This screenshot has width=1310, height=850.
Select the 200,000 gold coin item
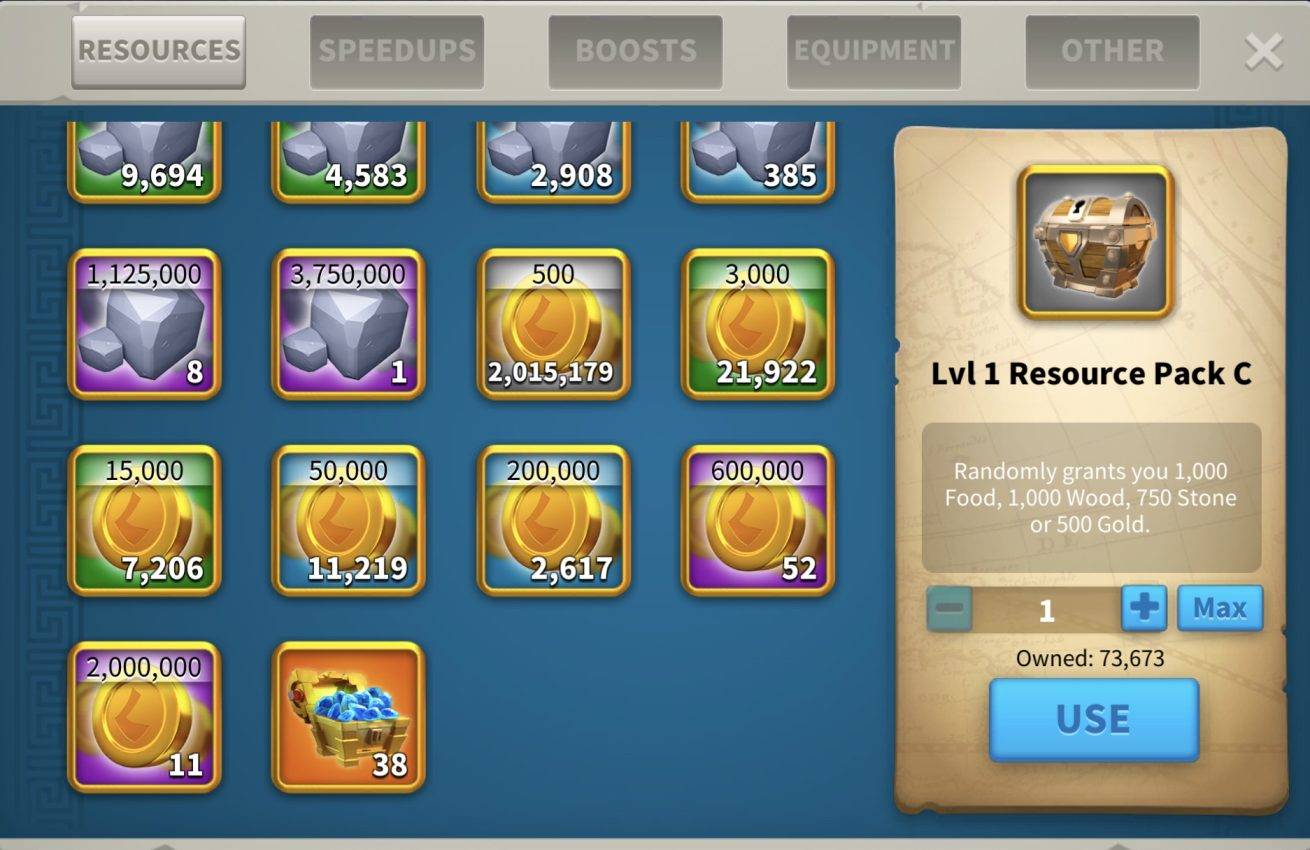pos(553,520)
